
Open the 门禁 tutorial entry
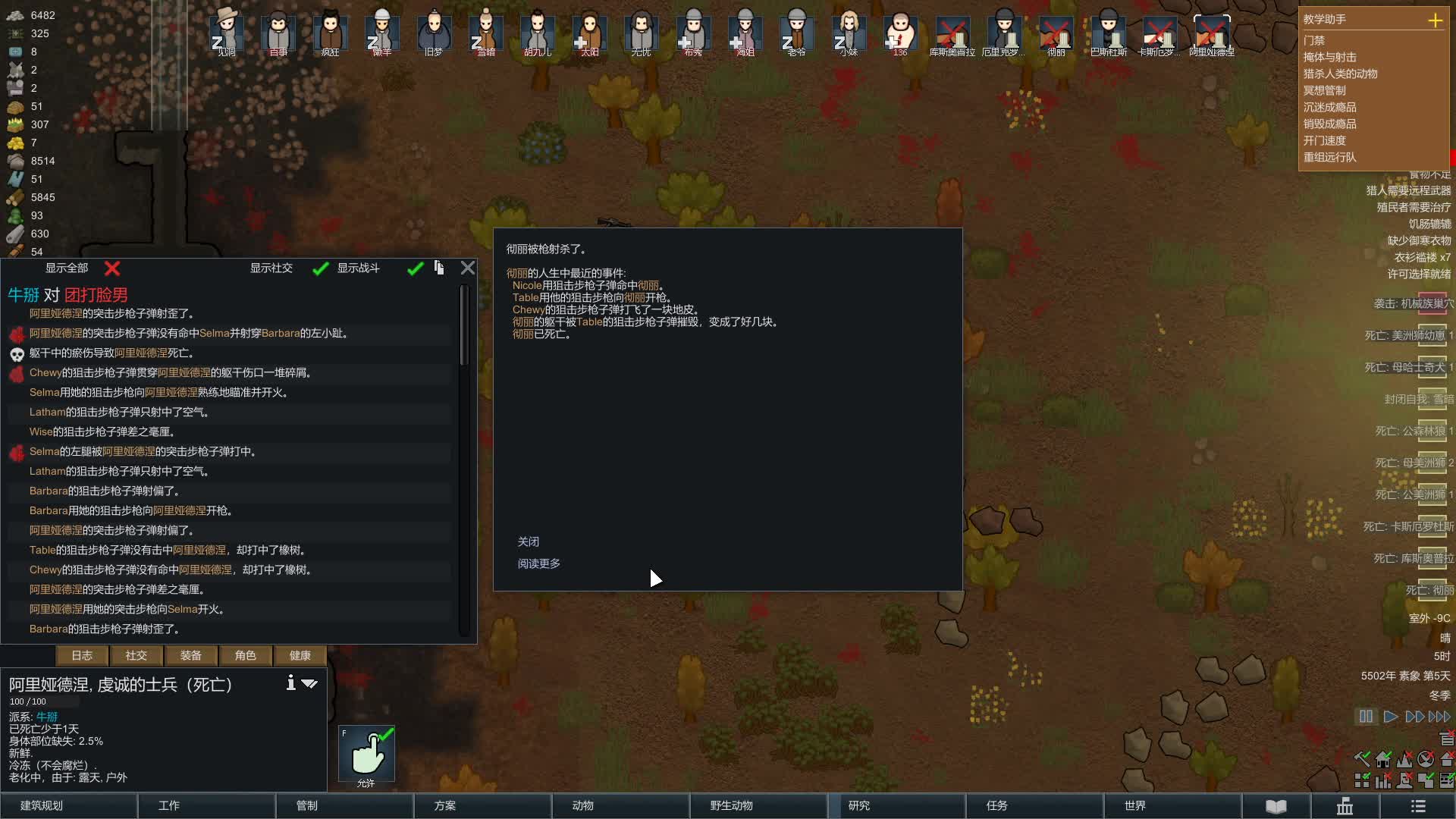[1314, 40]
